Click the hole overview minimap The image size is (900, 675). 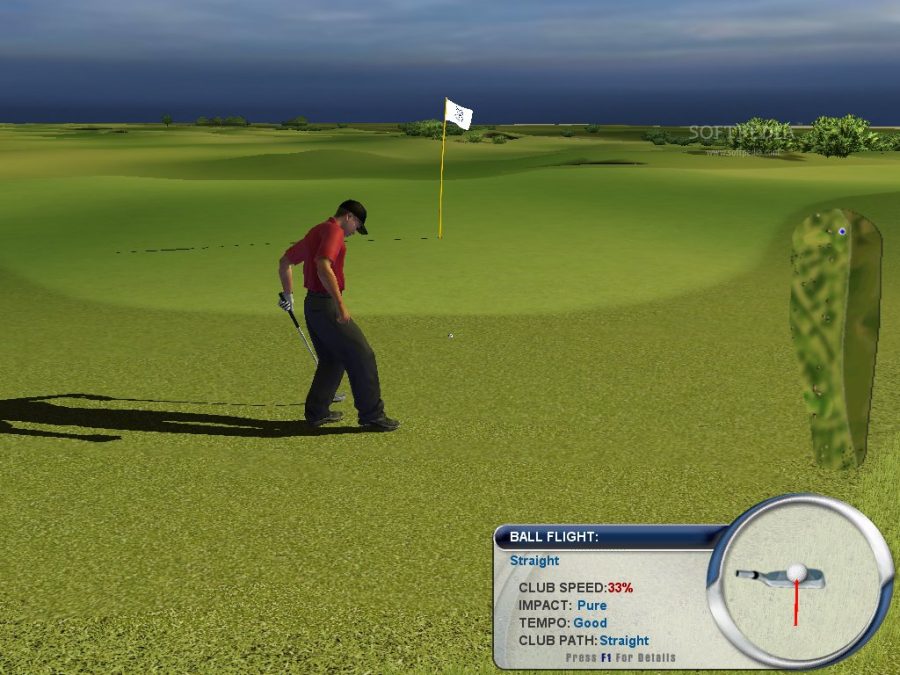click(835, 337)
